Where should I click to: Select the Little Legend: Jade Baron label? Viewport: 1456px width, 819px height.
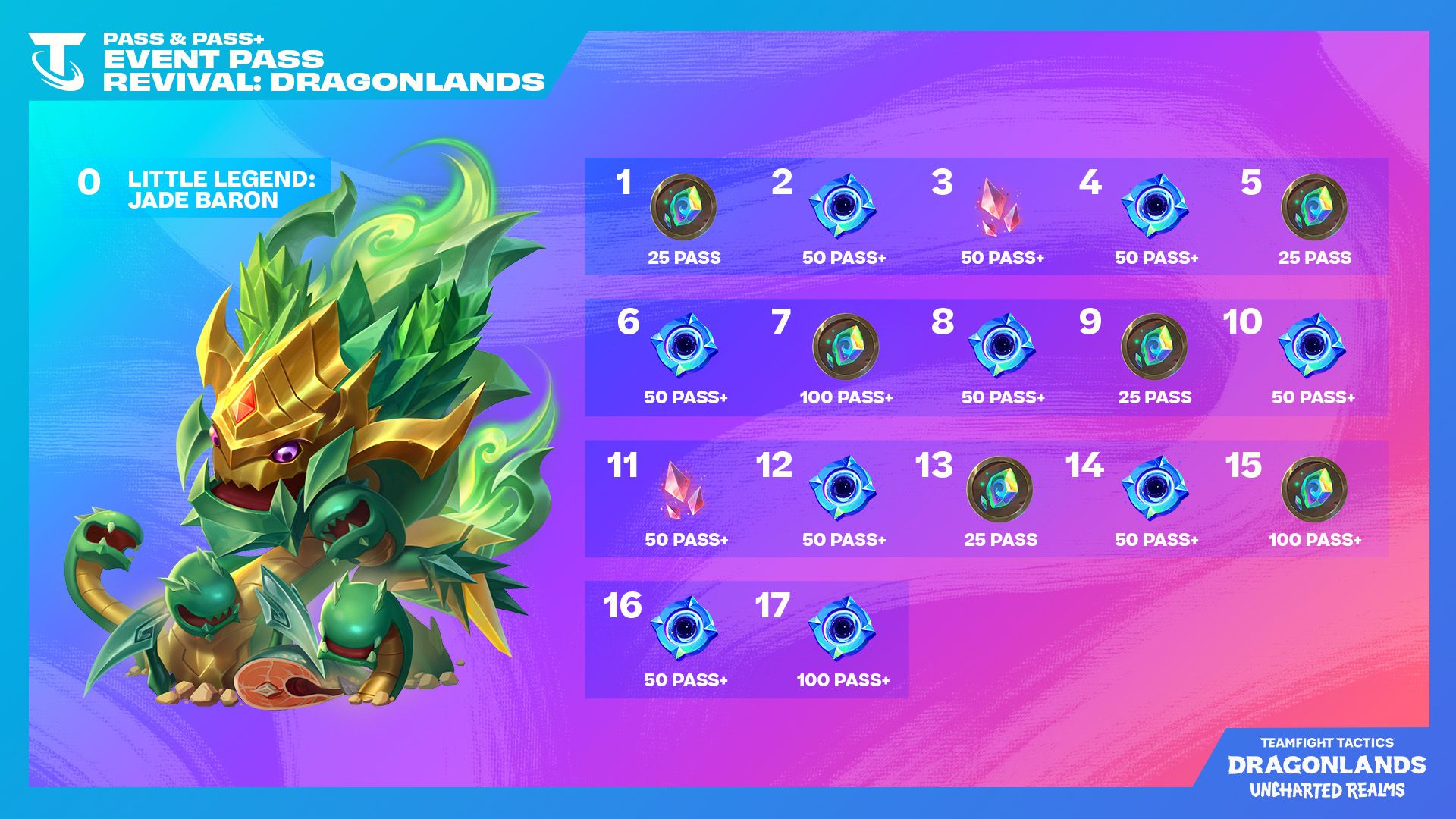221,190
